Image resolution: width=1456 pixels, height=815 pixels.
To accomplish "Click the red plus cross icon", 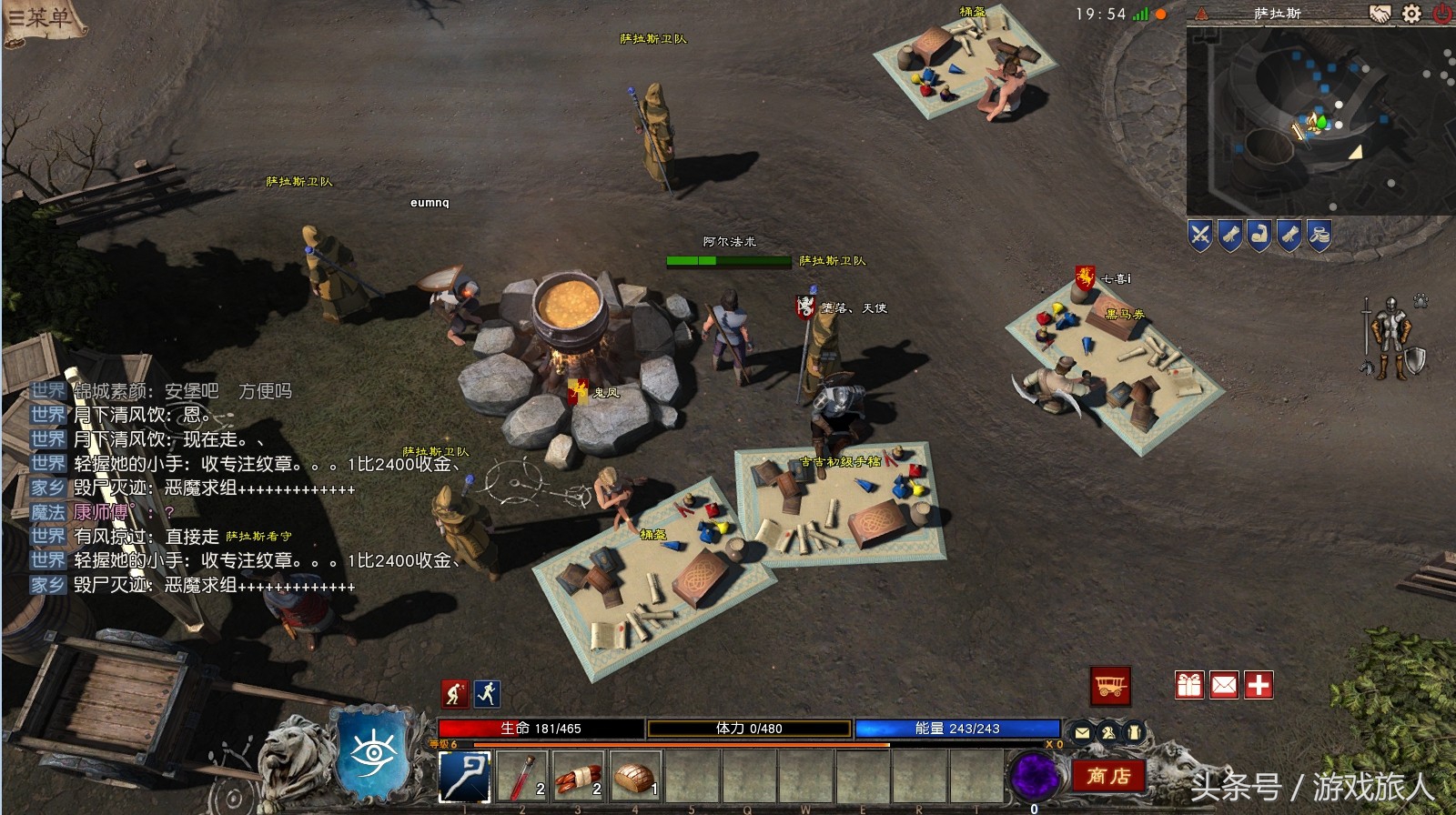I will tap(1259, 685).
